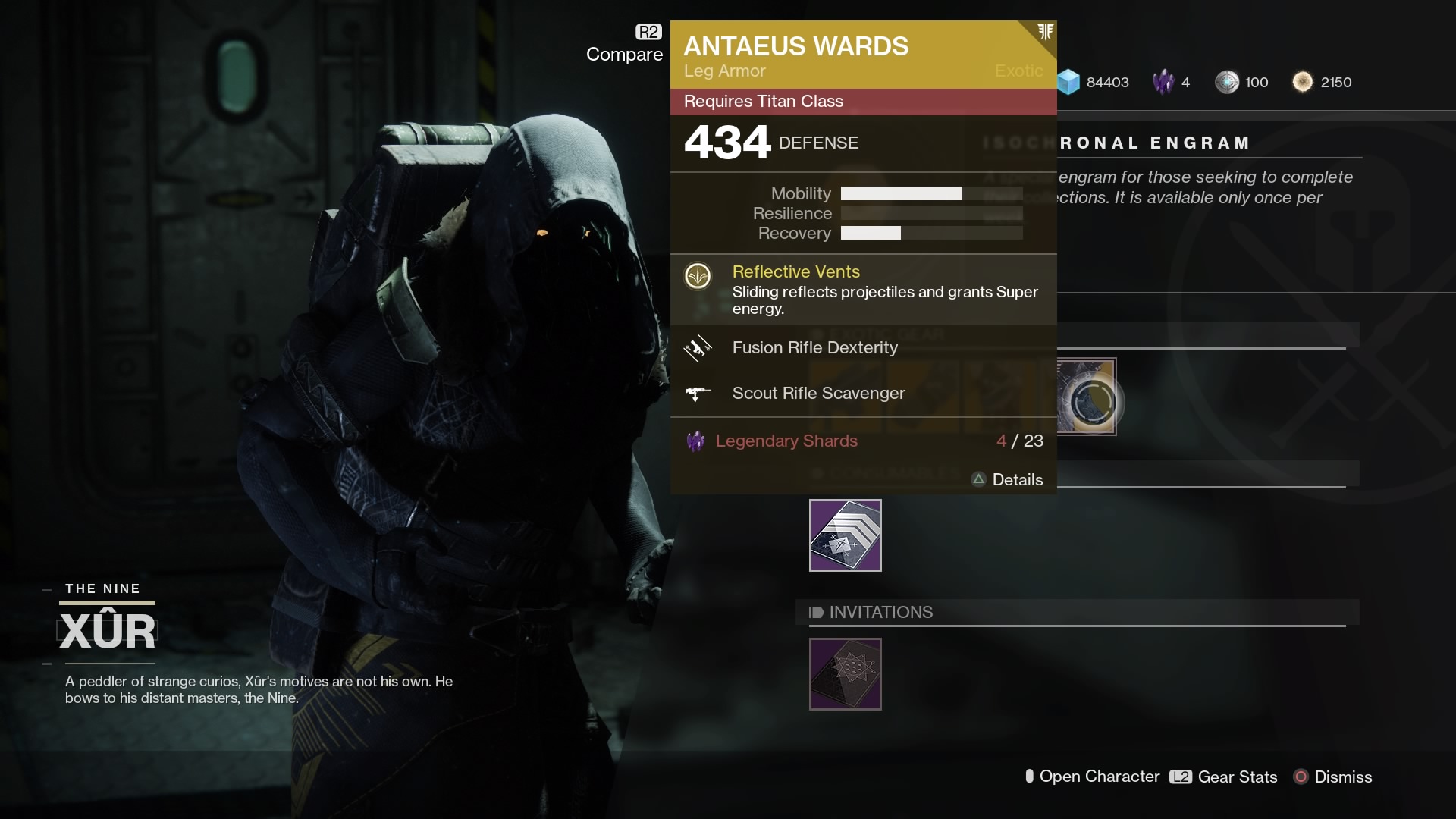Select the Scout Rifle Scavenger perk
Viewport: 1456px width, 819px height.
pyautogui.click(x=818, y=394)
